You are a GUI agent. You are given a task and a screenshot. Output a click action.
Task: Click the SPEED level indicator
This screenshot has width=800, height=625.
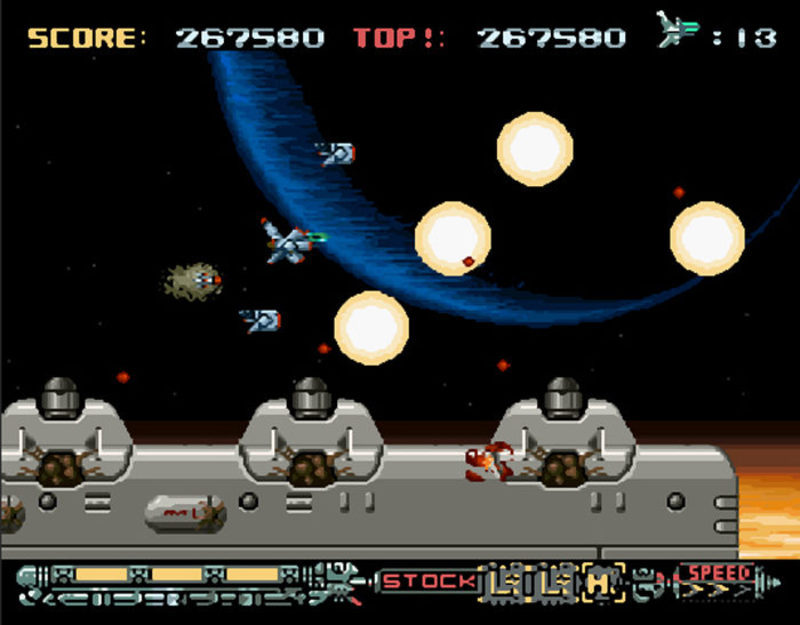[x=718, y=580]
